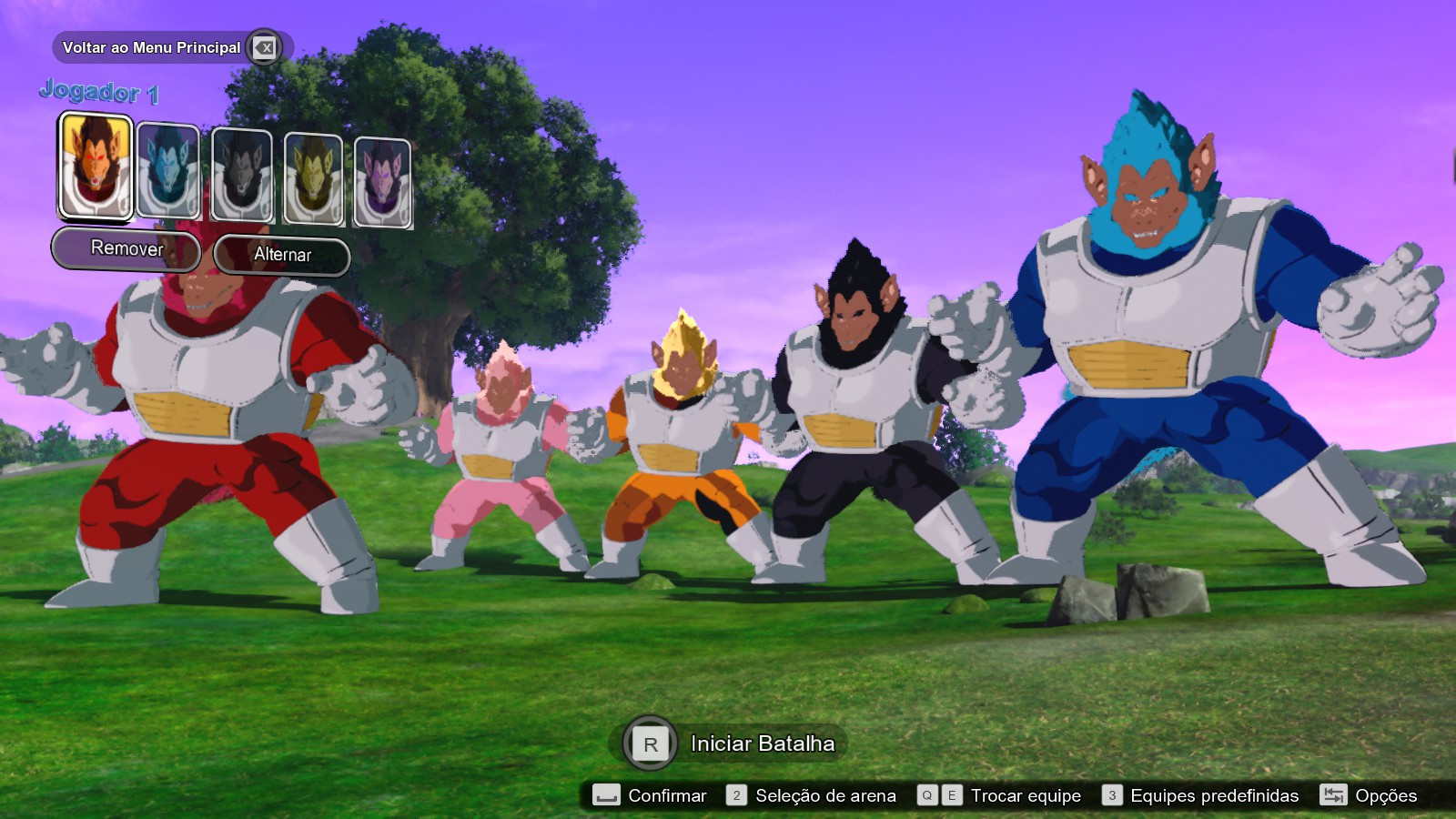
Task: Click the R button icon for Iniciar Batalha
Action: click(x=650, y=743)
